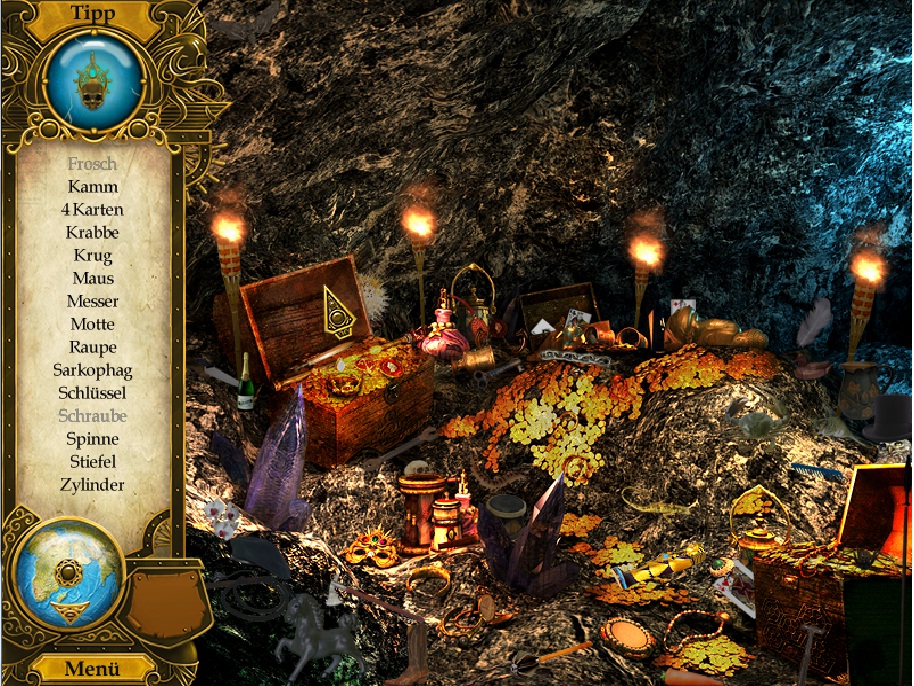Select Krabbe in the word list
The height and width of the screenshot is (686, 914).
tap(93, 232)
